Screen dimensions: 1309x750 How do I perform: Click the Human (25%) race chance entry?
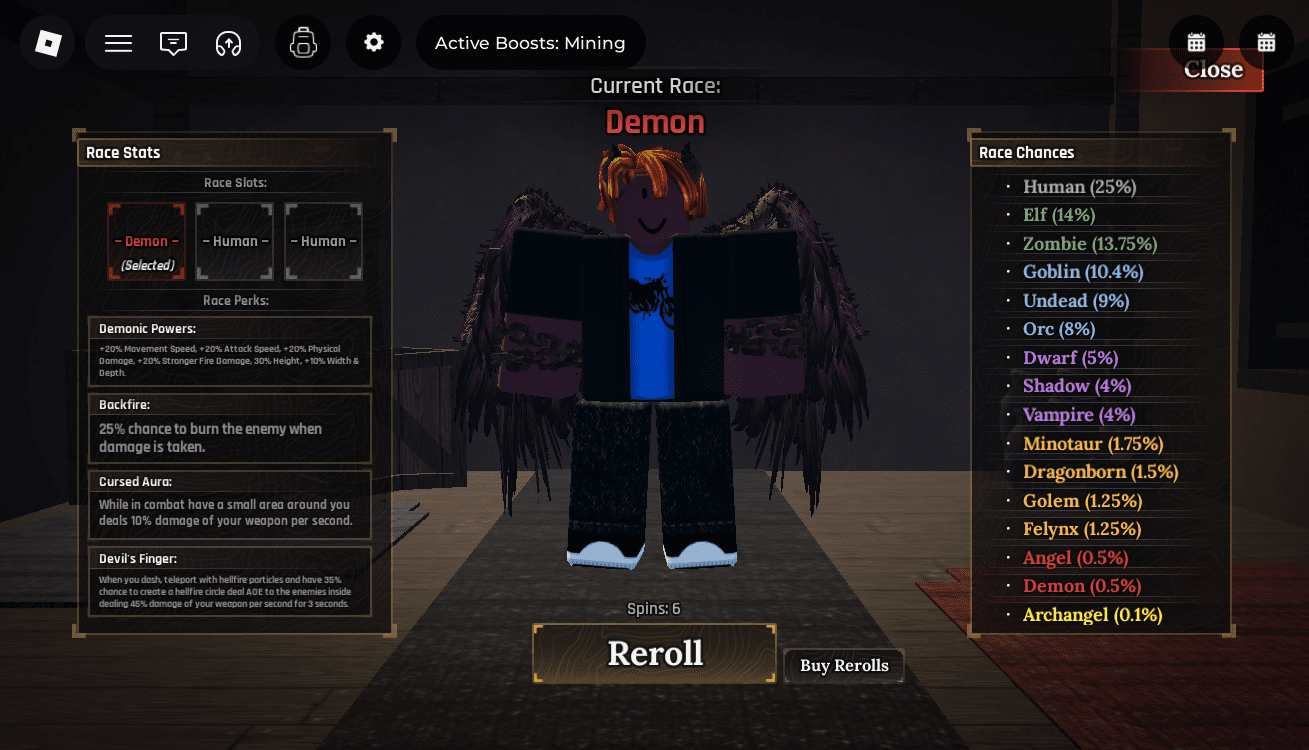pos(1079,186)
